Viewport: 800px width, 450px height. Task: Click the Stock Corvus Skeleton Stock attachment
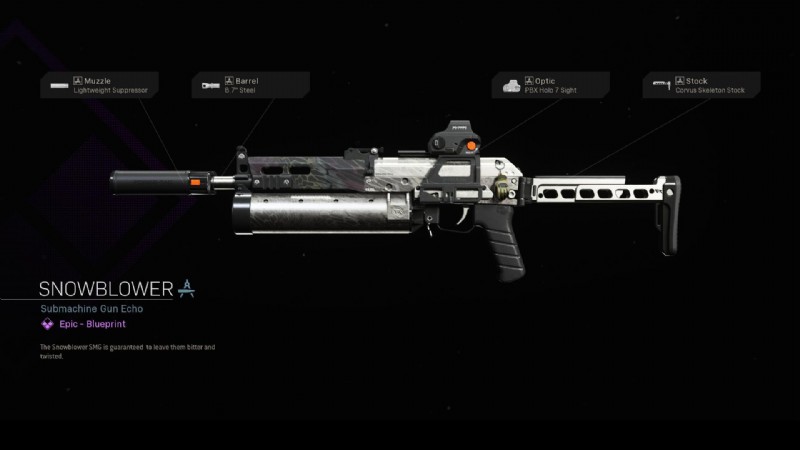[x=702, y=85]
